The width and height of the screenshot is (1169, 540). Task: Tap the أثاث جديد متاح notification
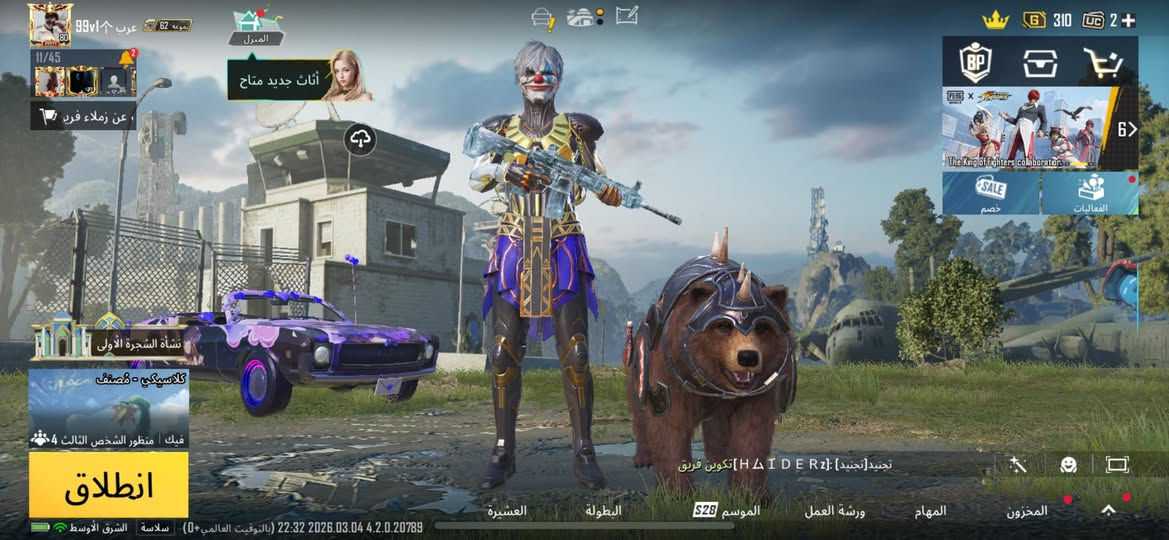point(300,78)
